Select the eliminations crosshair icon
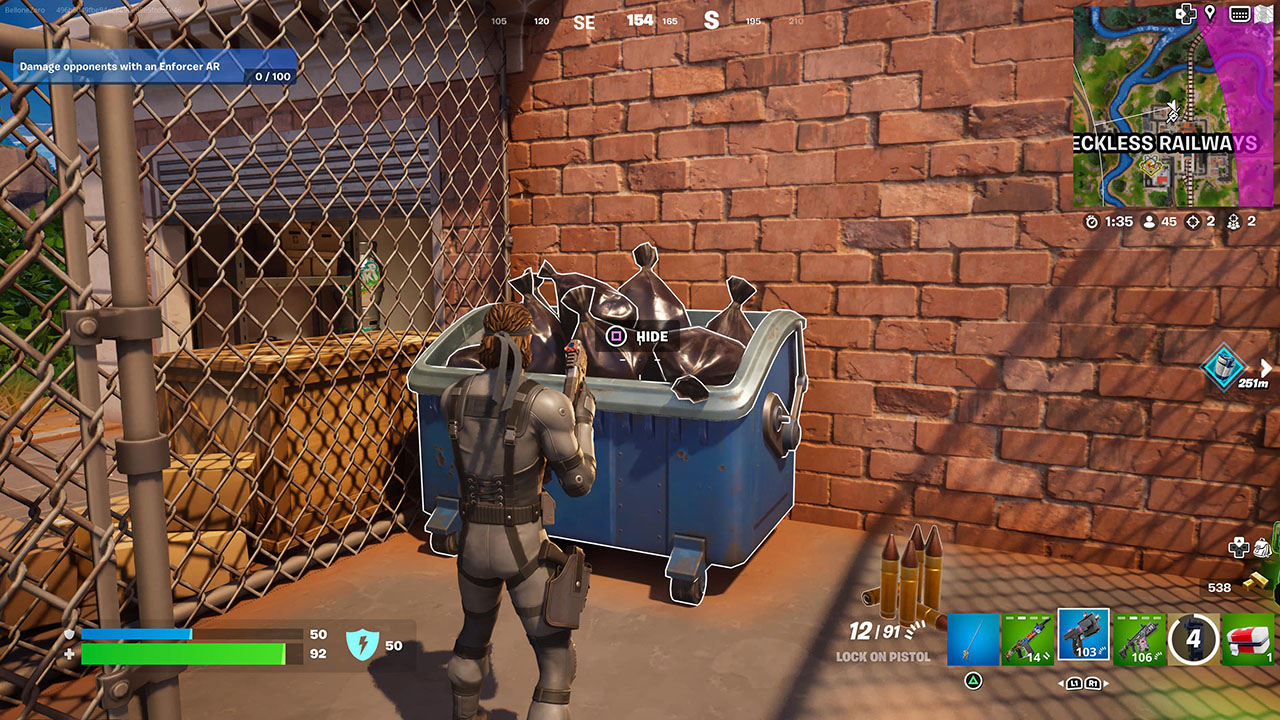 pyautogui.click(x=1192, y=221)
